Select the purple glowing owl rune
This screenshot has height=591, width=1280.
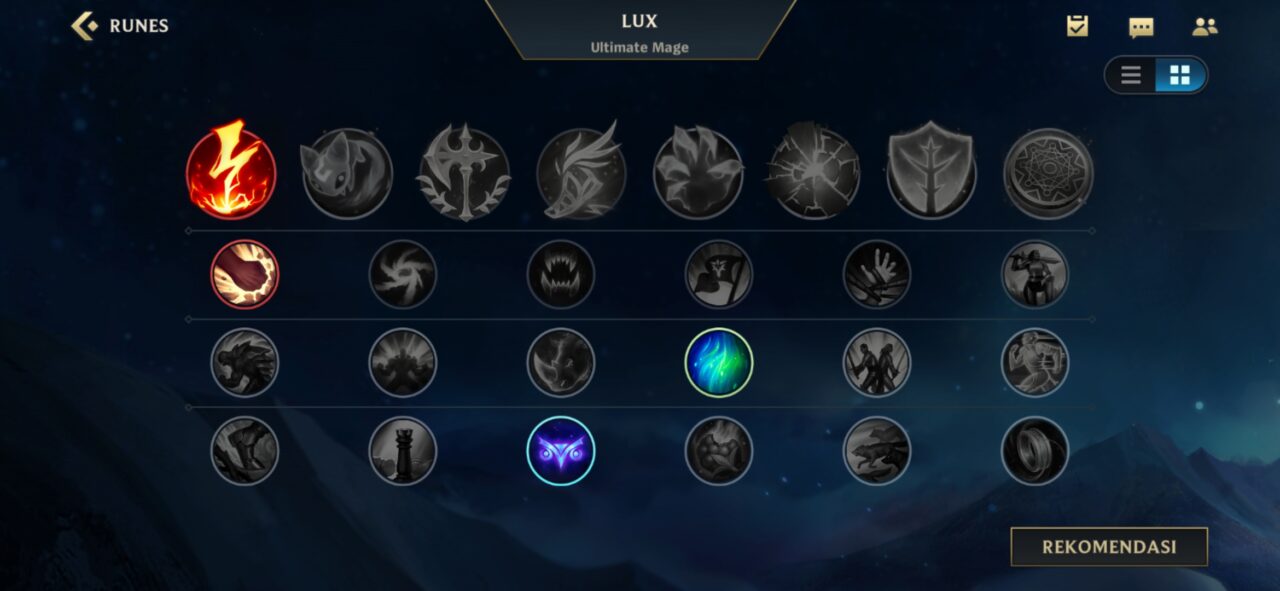pos(561,451)
